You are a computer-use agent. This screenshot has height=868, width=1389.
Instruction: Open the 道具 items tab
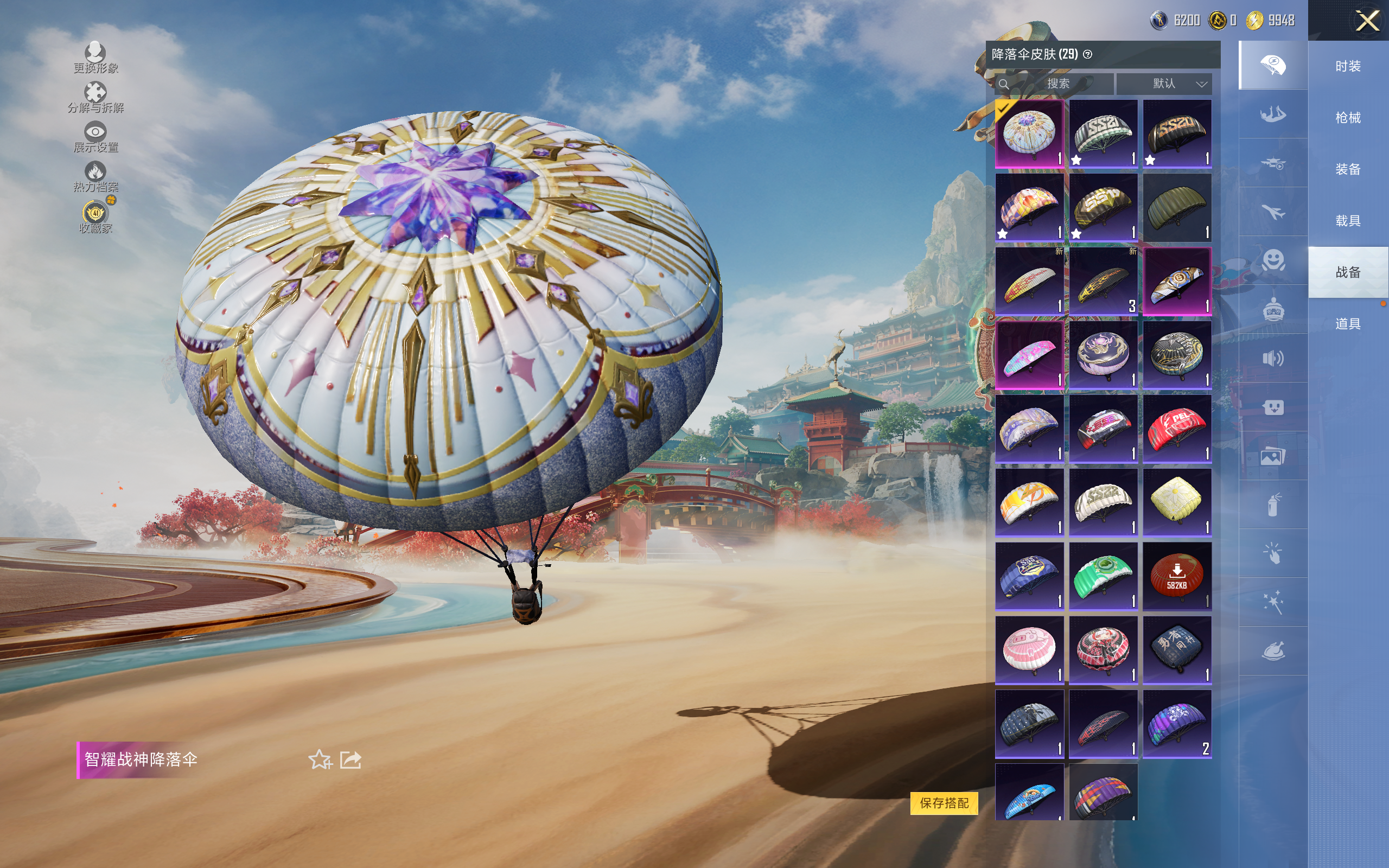[x=1348, y=324]
